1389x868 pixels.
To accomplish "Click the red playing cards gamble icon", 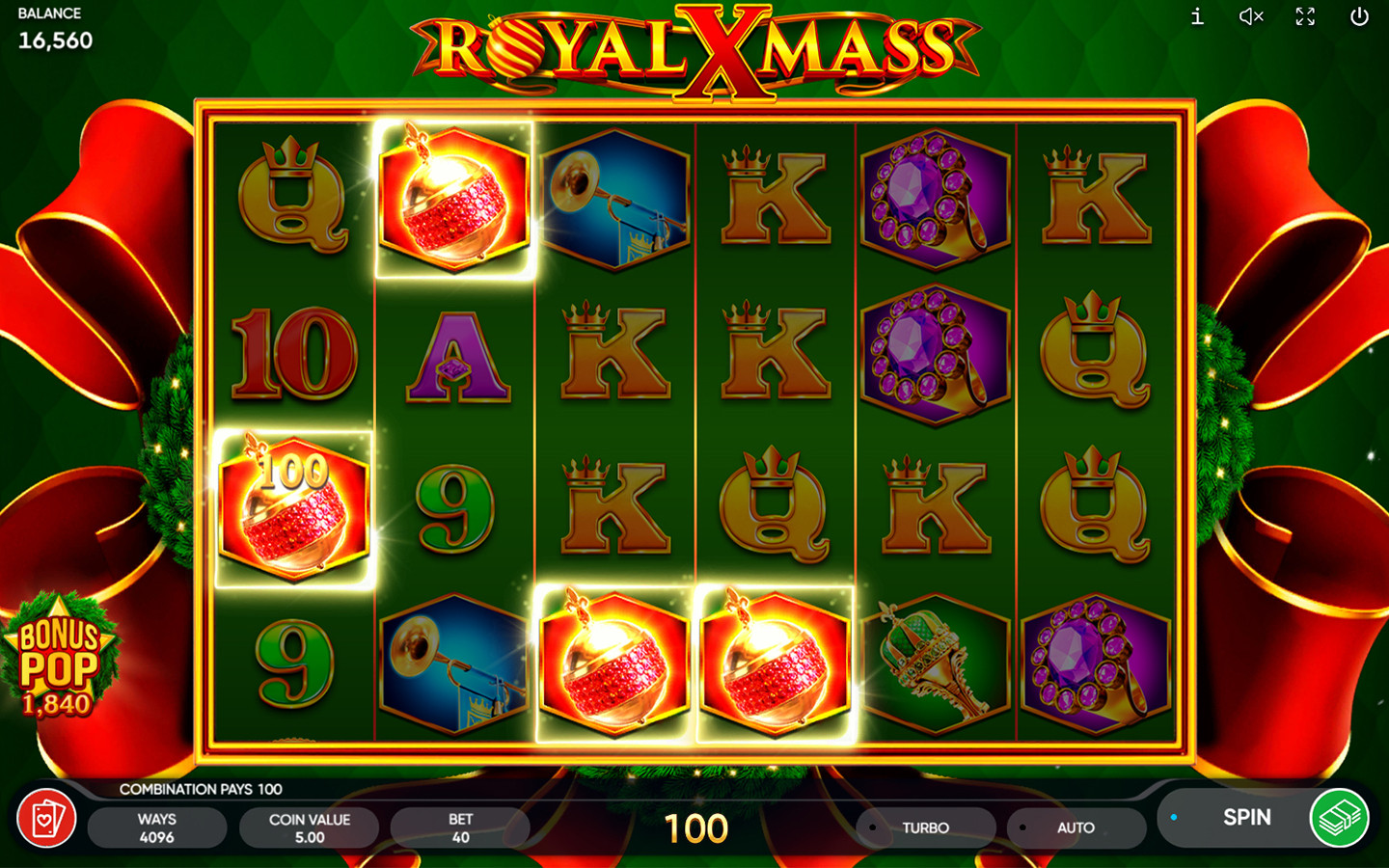I will point(46,819).
